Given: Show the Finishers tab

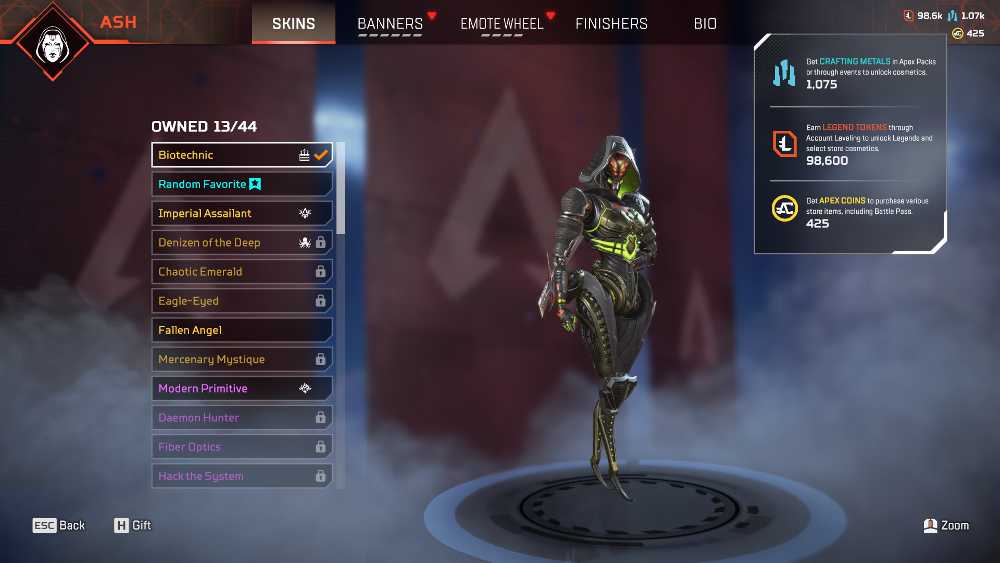Looking at the screenshot, I should pyautogui.click(x=611, y=24).
